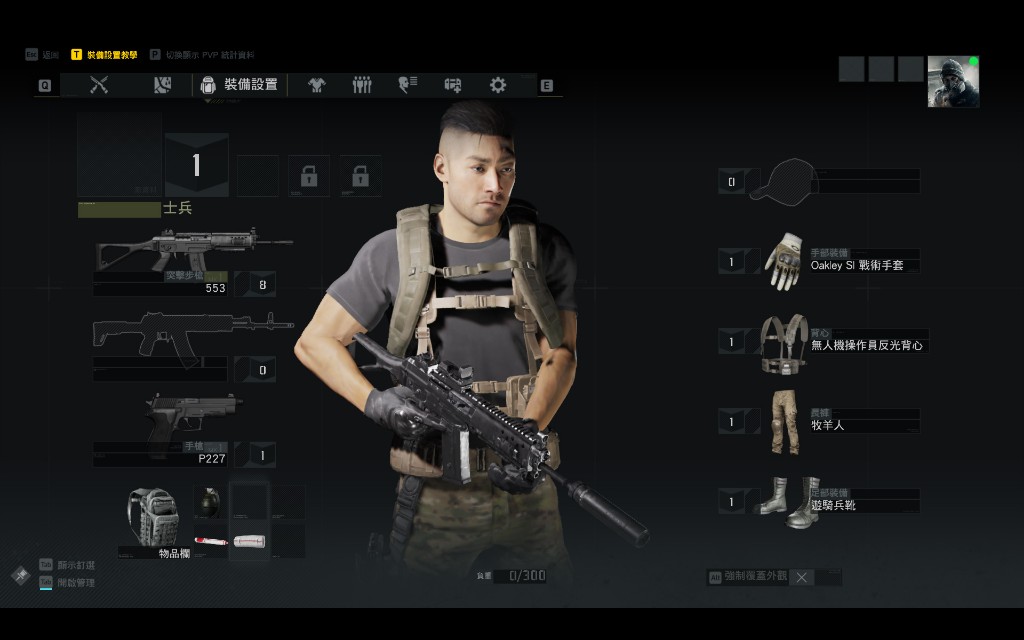Open the shirt customization tab
The height and width of the screenshot is (640, 1024).
(x=317, y=85)
